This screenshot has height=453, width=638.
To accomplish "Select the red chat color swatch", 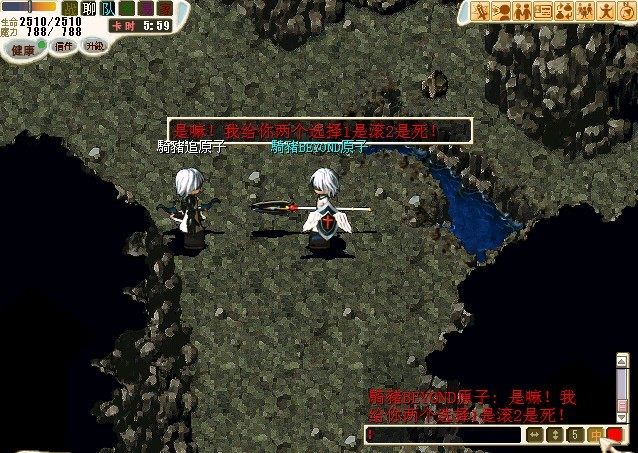I will pos(614,435).
